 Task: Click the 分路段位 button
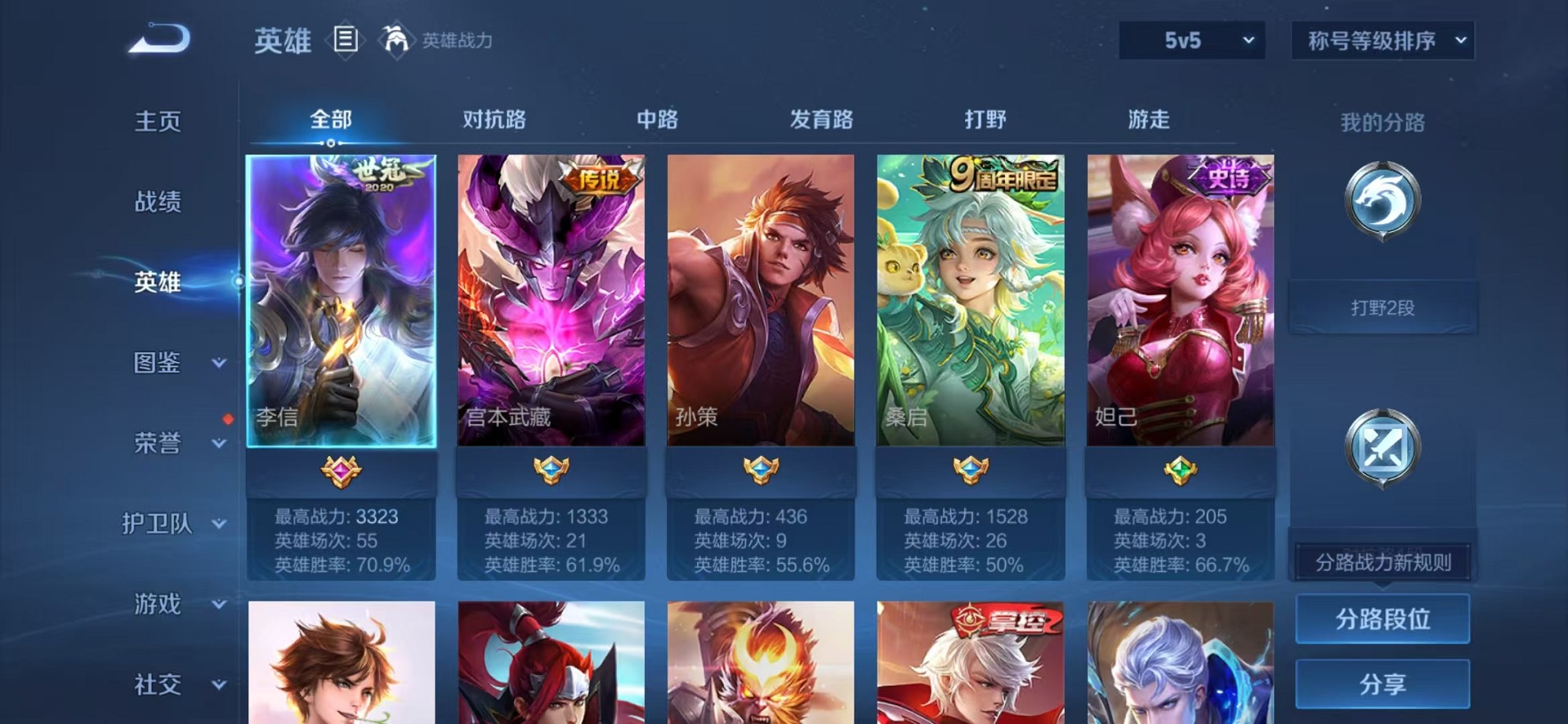pyautogui.click(x=1382, y=620)
